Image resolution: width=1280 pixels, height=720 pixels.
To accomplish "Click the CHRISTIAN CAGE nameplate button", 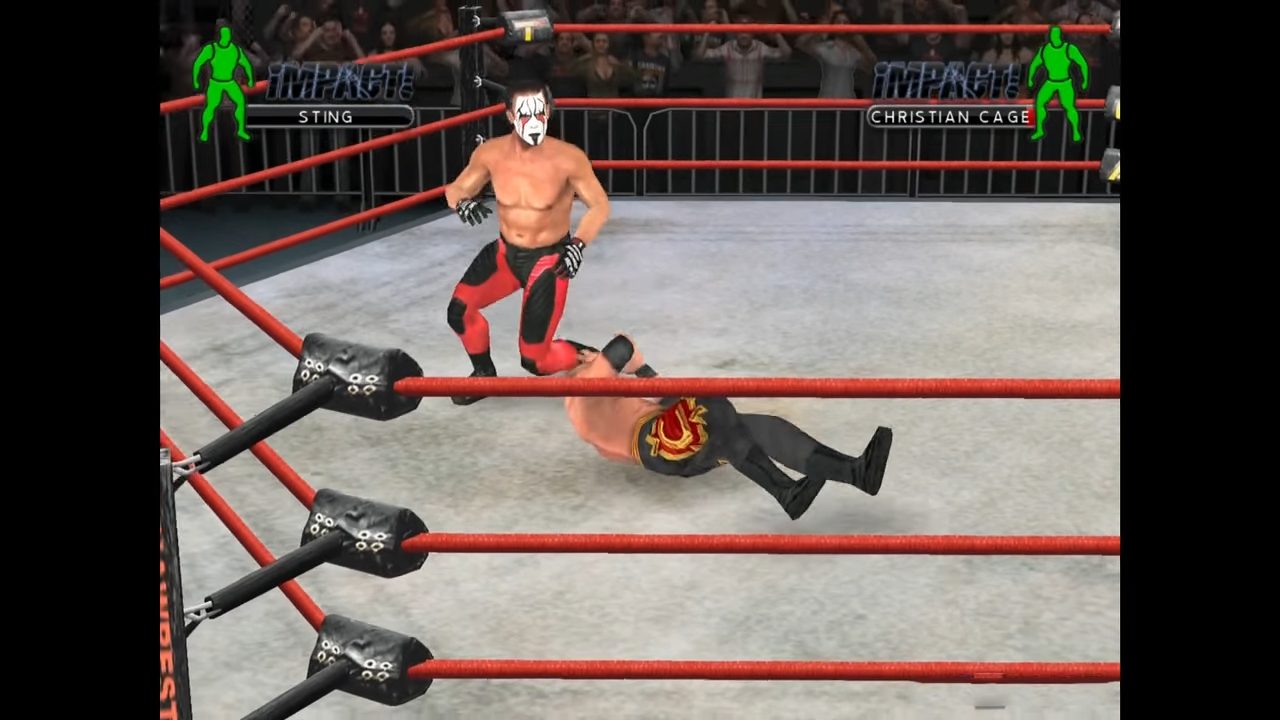I will click(950, 117).
